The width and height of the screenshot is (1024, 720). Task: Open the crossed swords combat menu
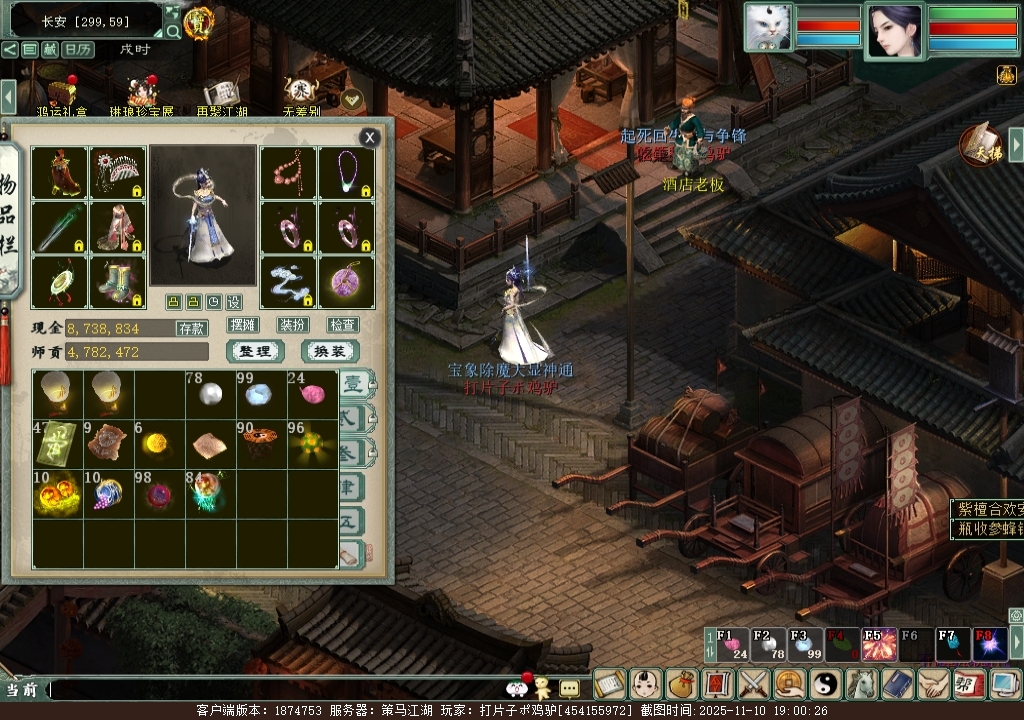coord(751,684)
